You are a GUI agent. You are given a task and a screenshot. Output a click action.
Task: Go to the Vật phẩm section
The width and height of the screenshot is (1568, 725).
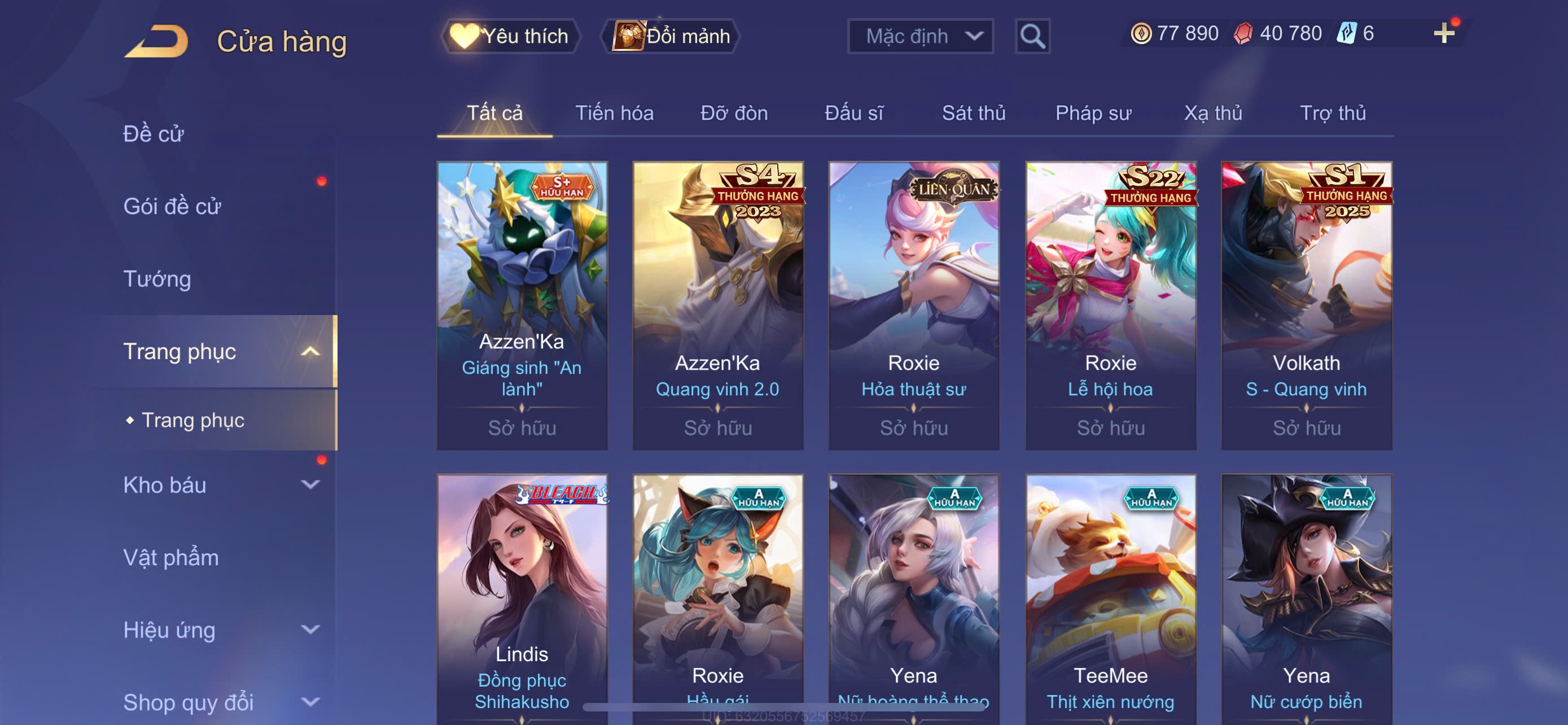171,557
